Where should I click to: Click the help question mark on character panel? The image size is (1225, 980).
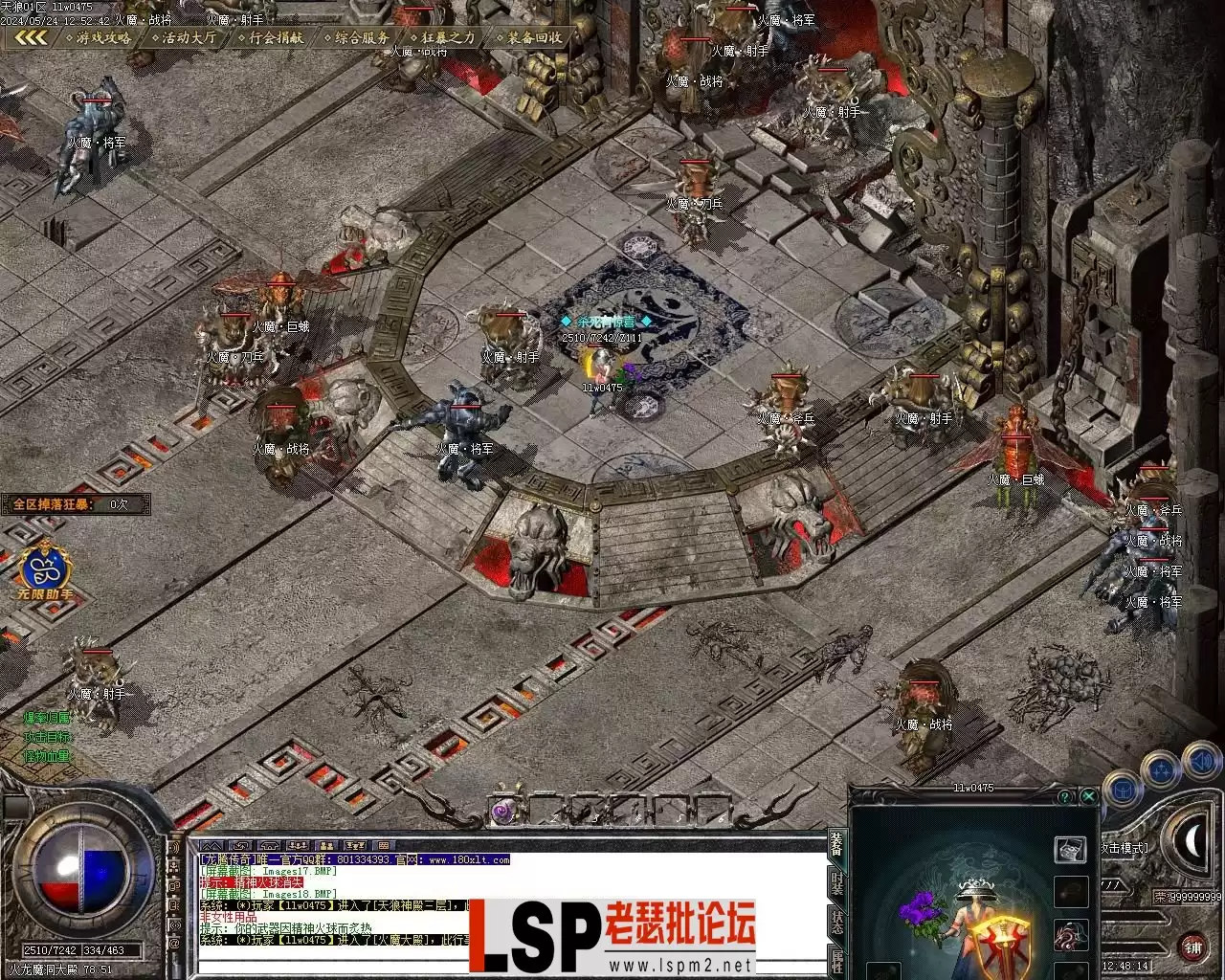1065,796
